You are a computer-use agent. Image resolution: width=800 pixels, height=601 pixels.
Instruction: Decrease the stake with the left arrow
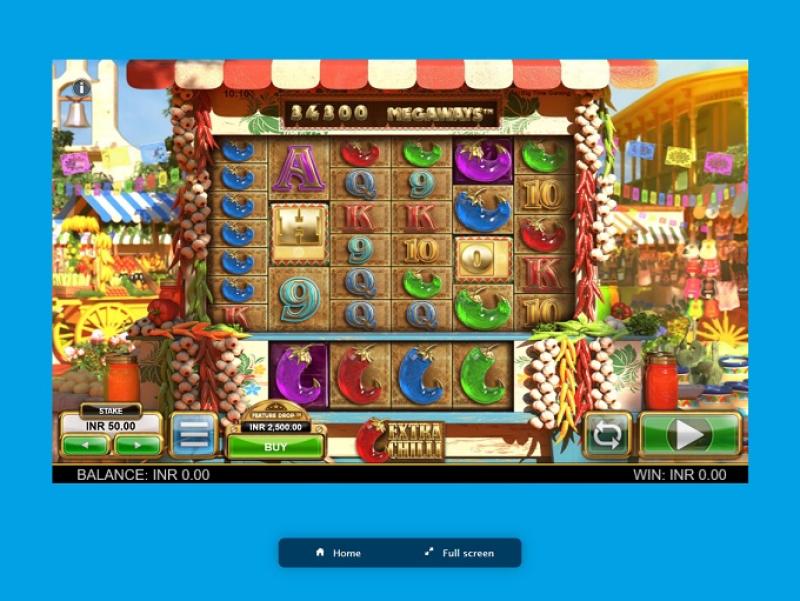click(x=85, y=444)
